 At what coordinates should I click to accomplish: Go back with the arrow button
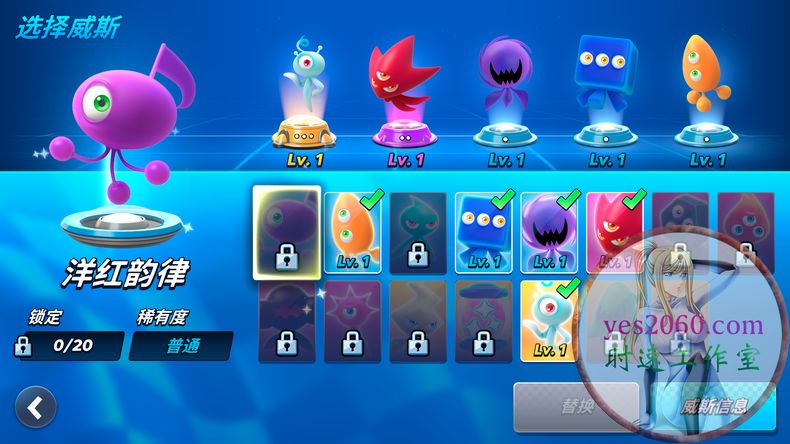click(35, 408)
